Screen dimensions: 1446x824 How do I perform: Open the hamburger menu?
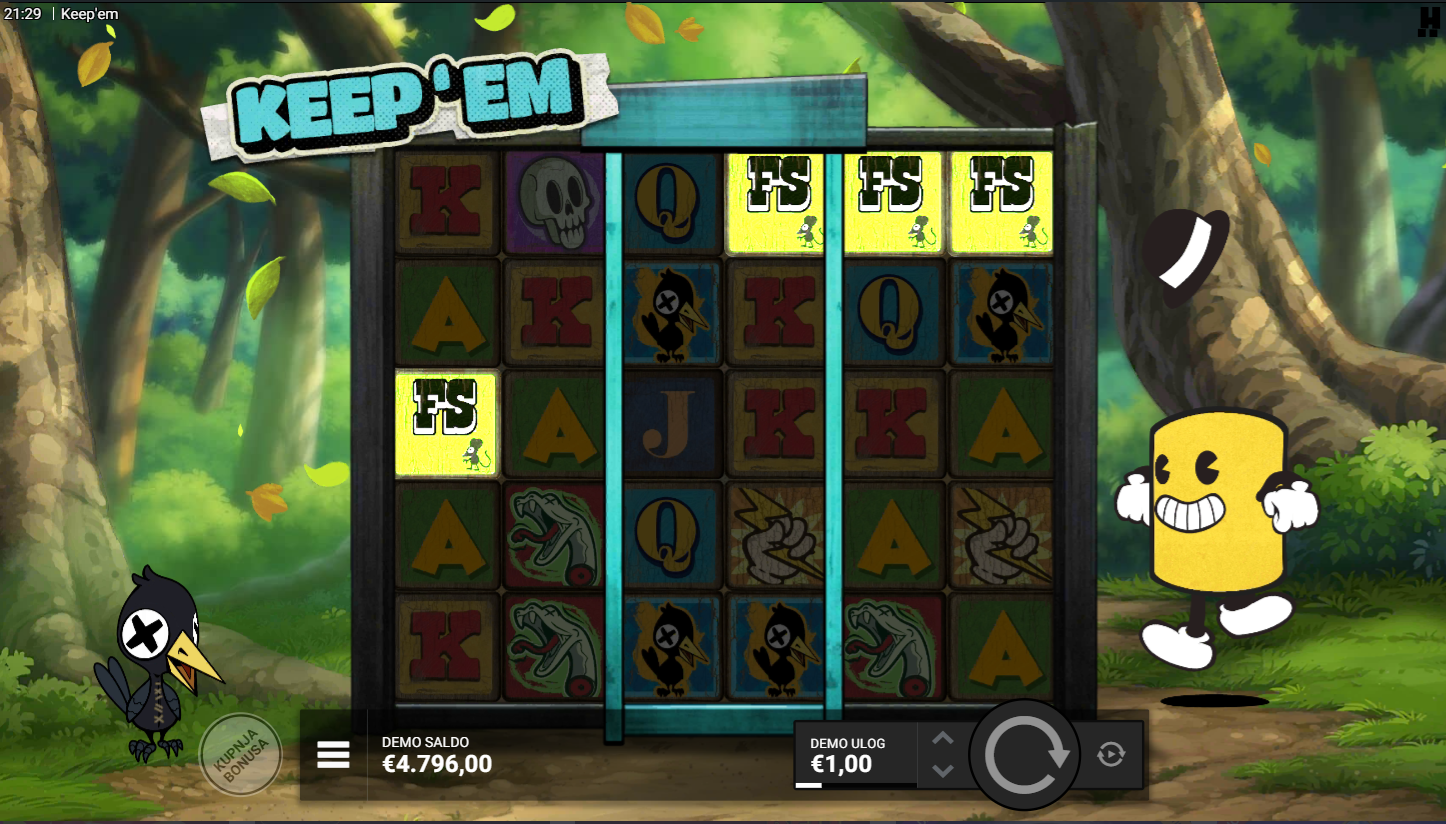pos(333,755)
